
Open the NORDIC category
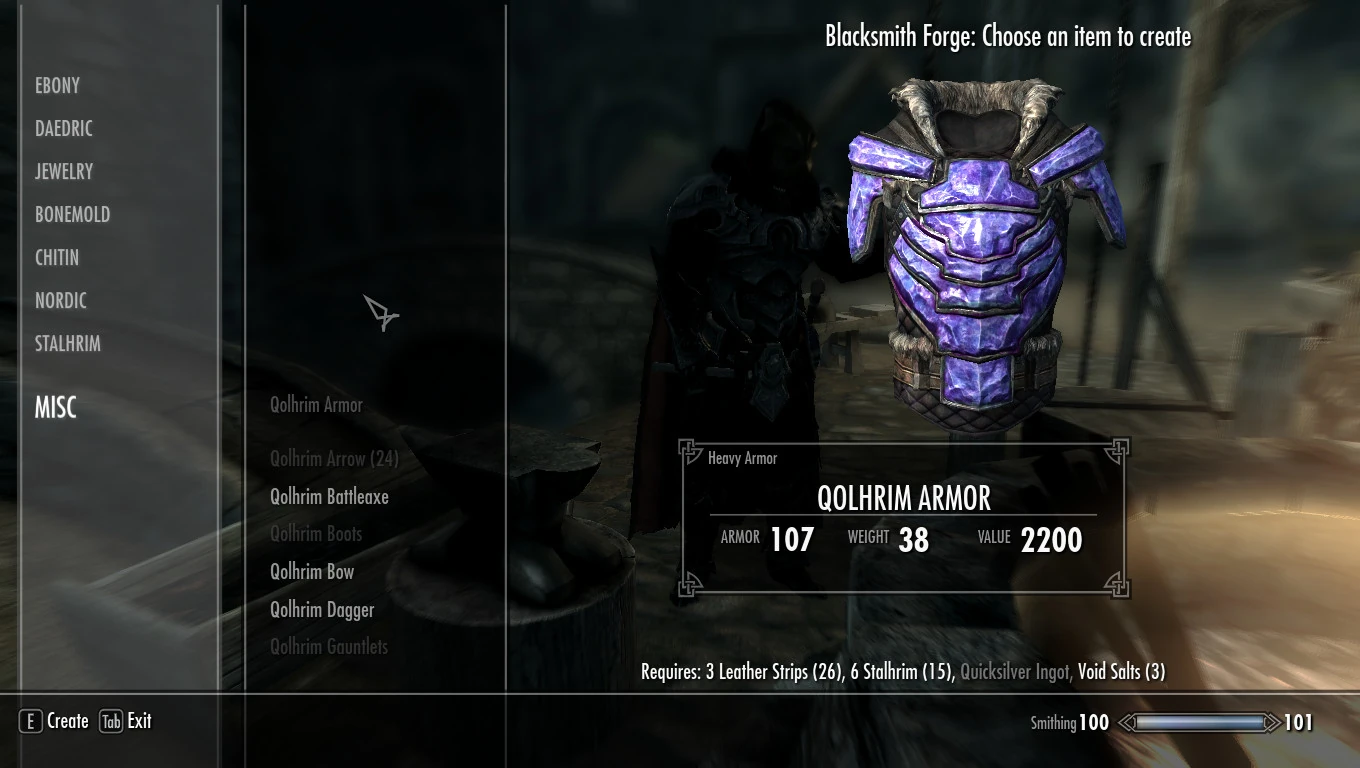[63, 300]
